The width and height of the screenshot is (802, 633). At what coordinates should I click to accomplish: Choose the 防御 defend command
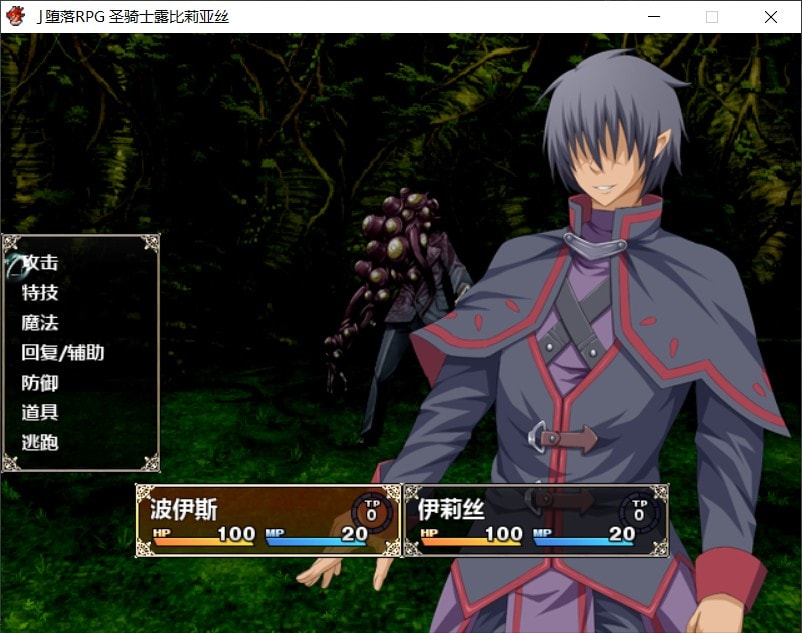pyautogui.click(x=40, y=383)
